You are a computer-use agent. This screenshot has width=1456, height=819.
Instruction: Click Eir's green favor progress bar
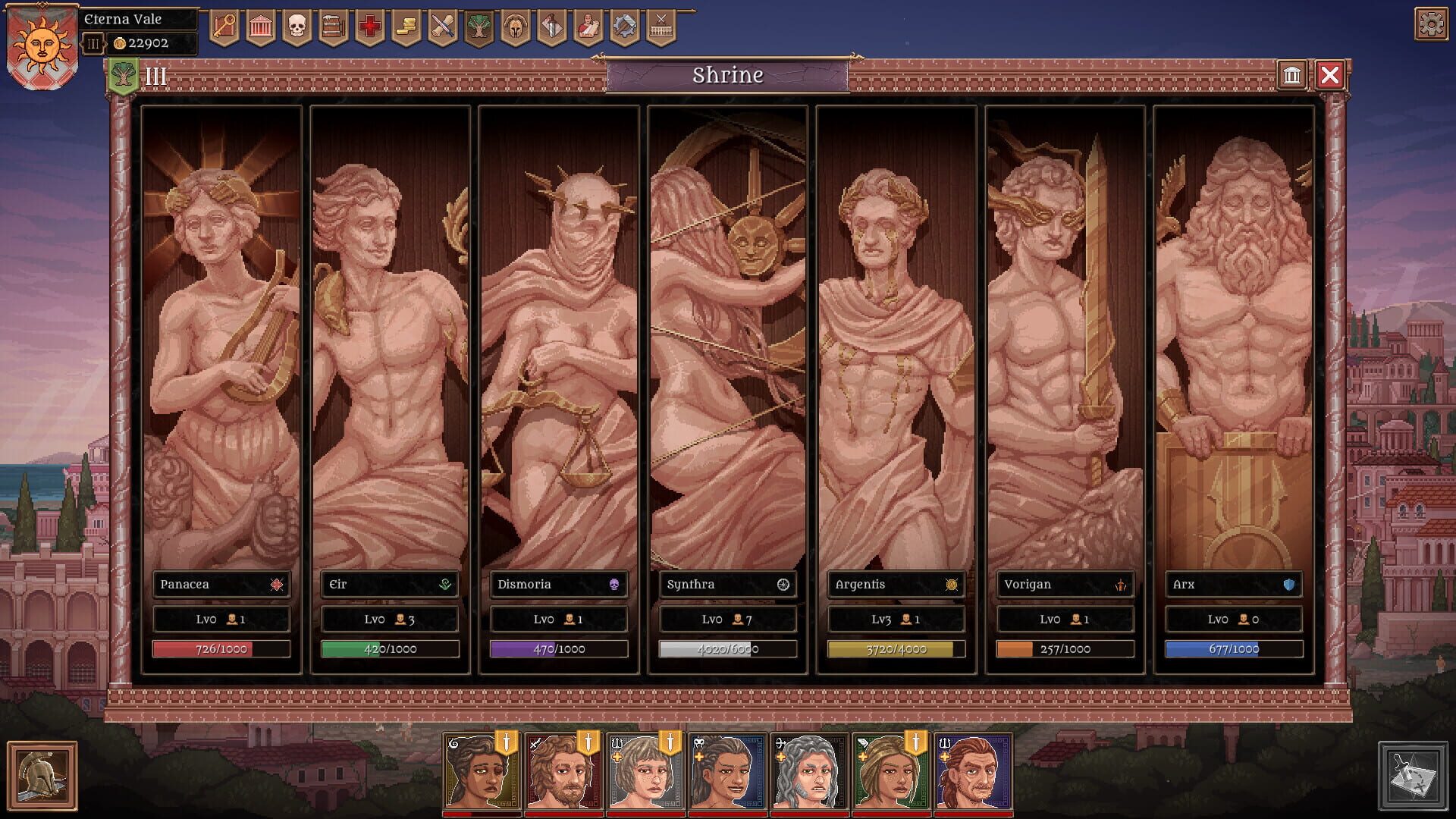coord(389,648)
